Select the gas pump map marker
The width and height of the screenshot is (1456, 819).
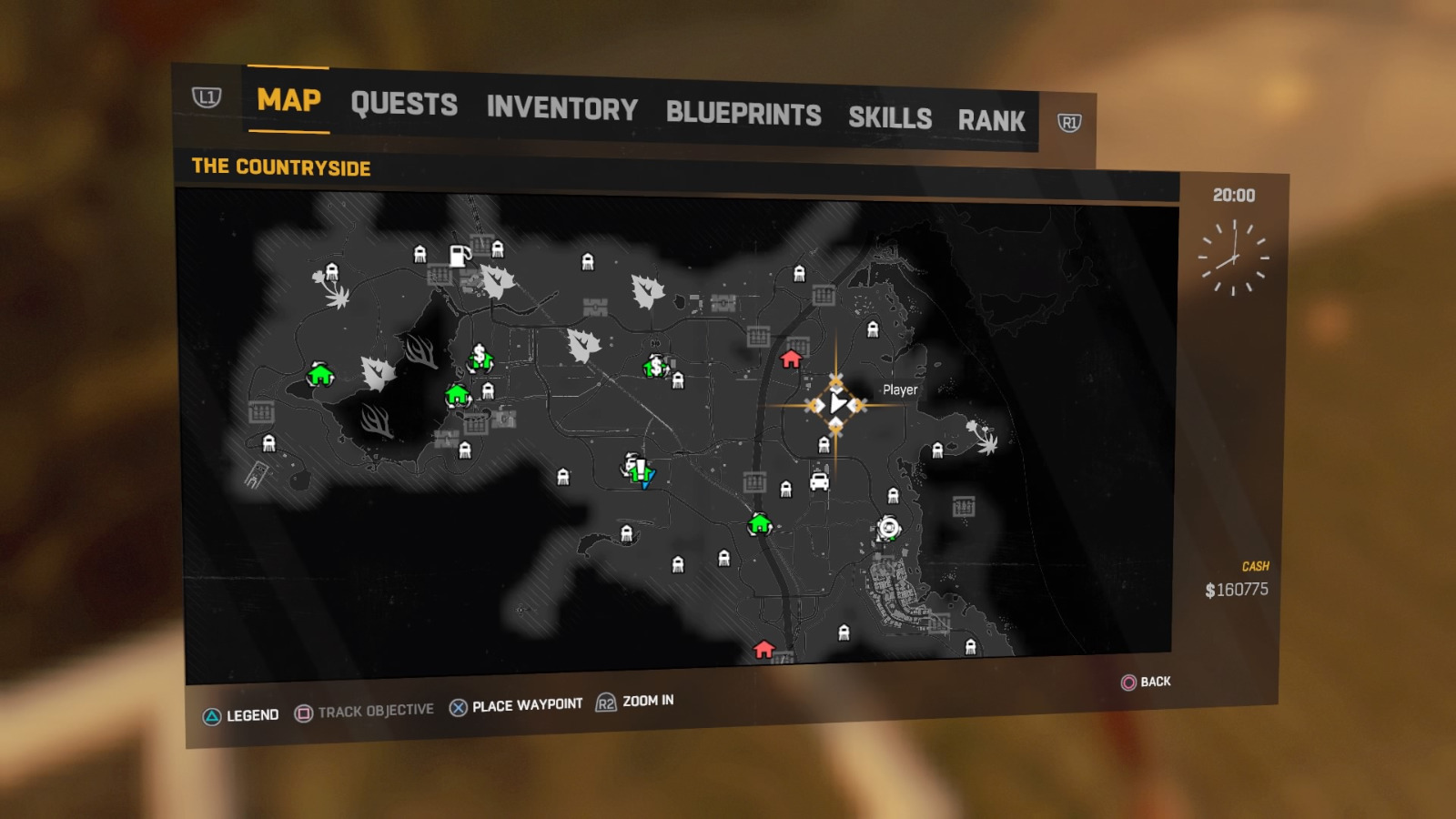coord(460,256)
